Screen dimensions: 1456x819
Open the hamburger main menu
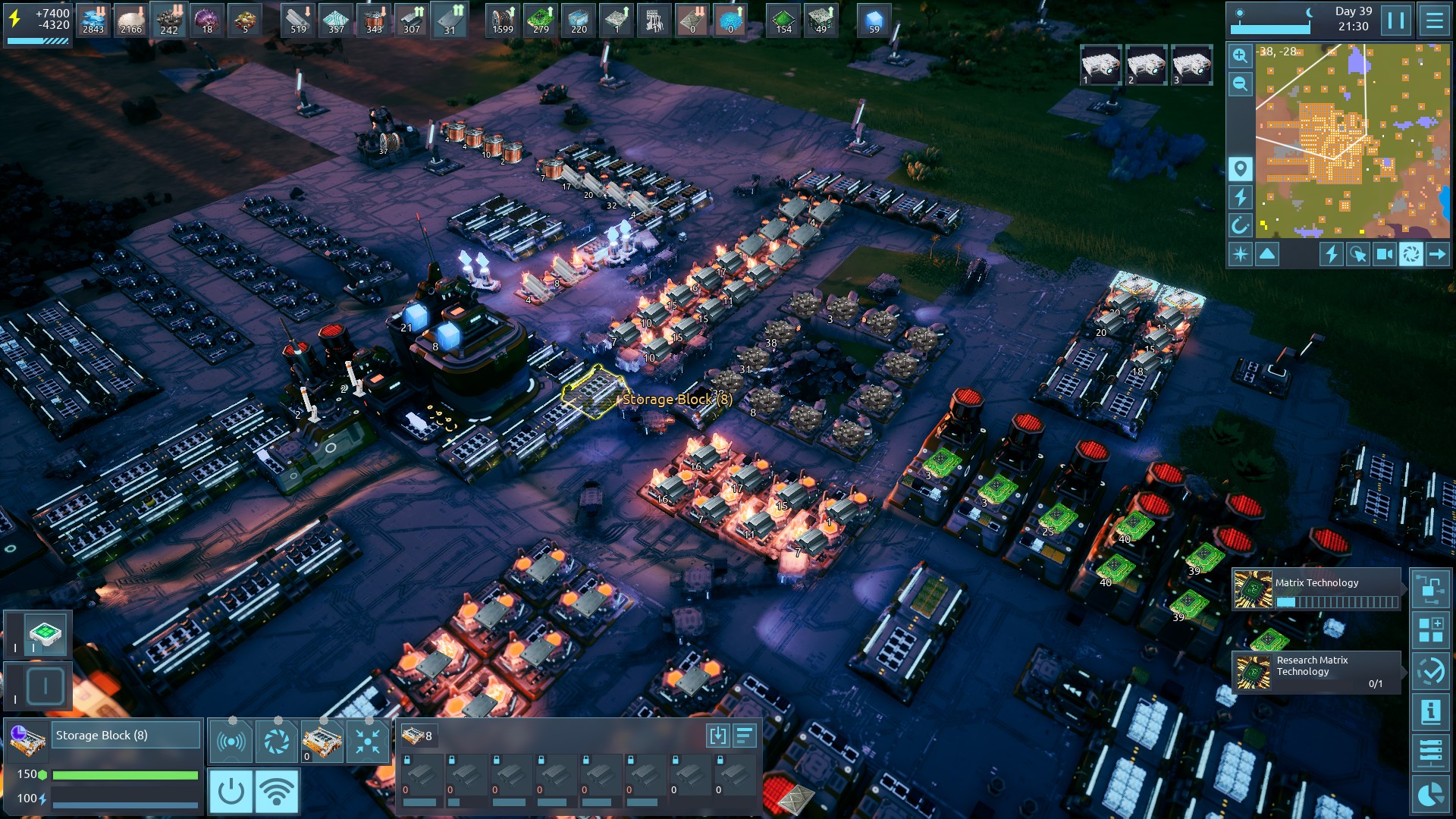click(1434, 20)
